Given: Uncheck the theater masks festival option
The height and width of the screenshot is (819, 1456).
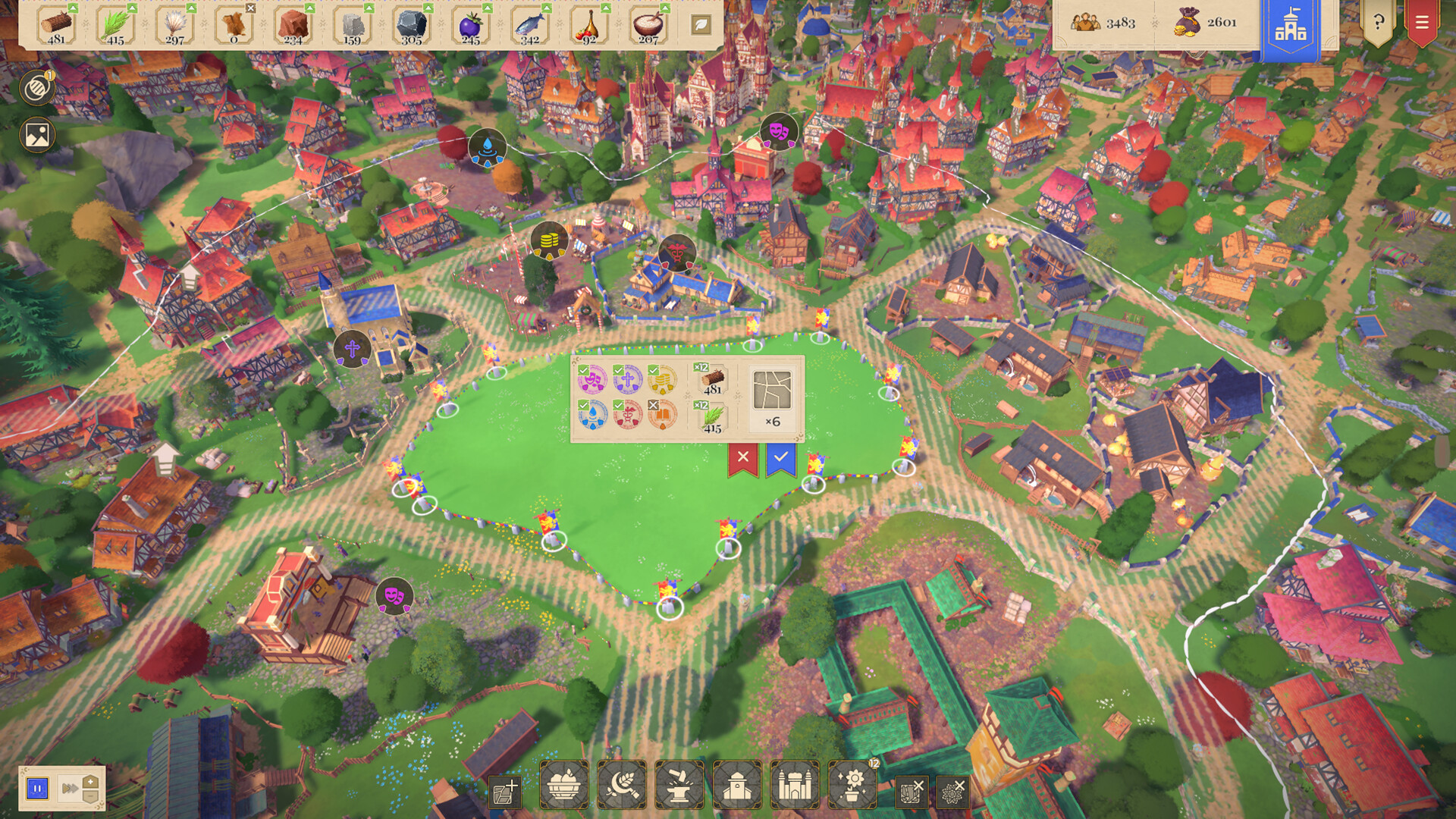Looking at the screenshot, I should [592, 380].
